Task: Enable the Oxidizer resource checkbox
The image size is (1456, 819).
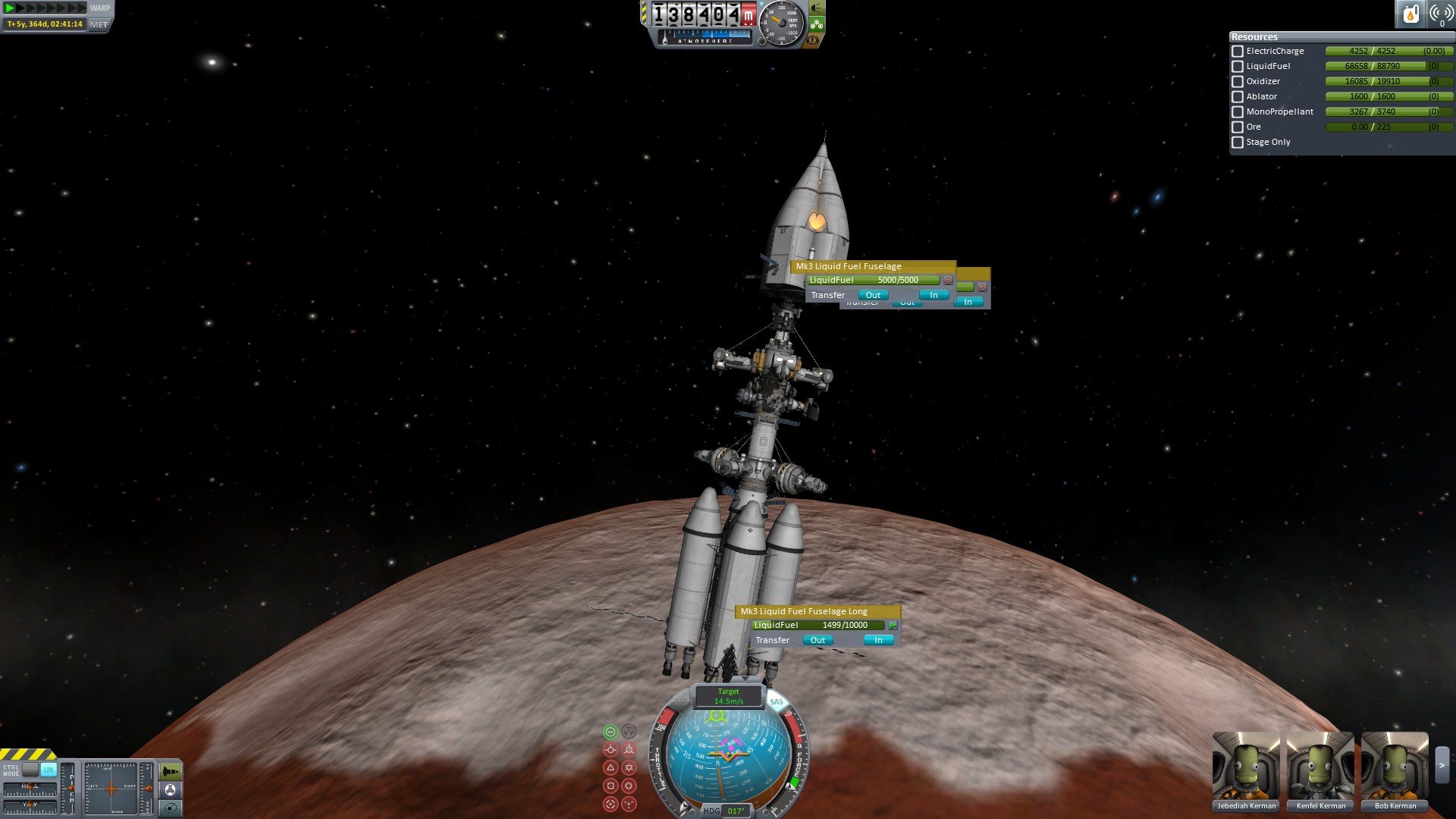Action: point(1238,82)
